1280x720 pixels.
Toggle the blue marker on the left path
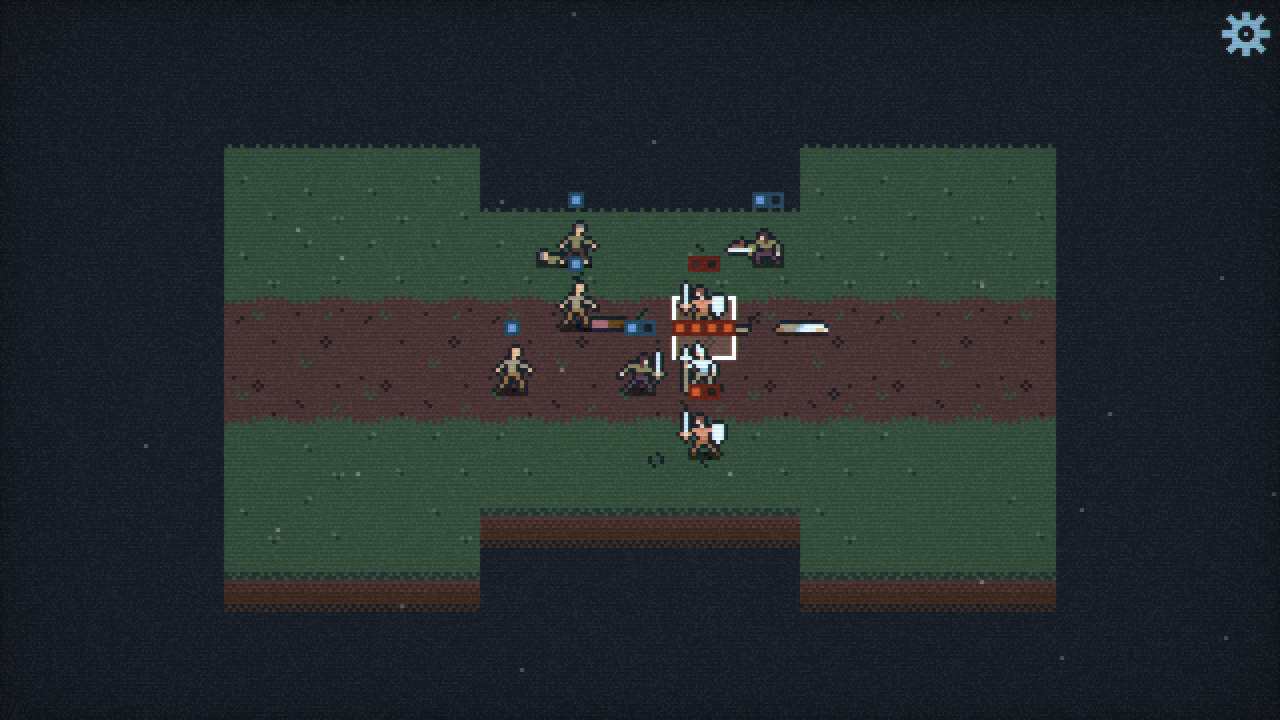click(x=511, y=327)
